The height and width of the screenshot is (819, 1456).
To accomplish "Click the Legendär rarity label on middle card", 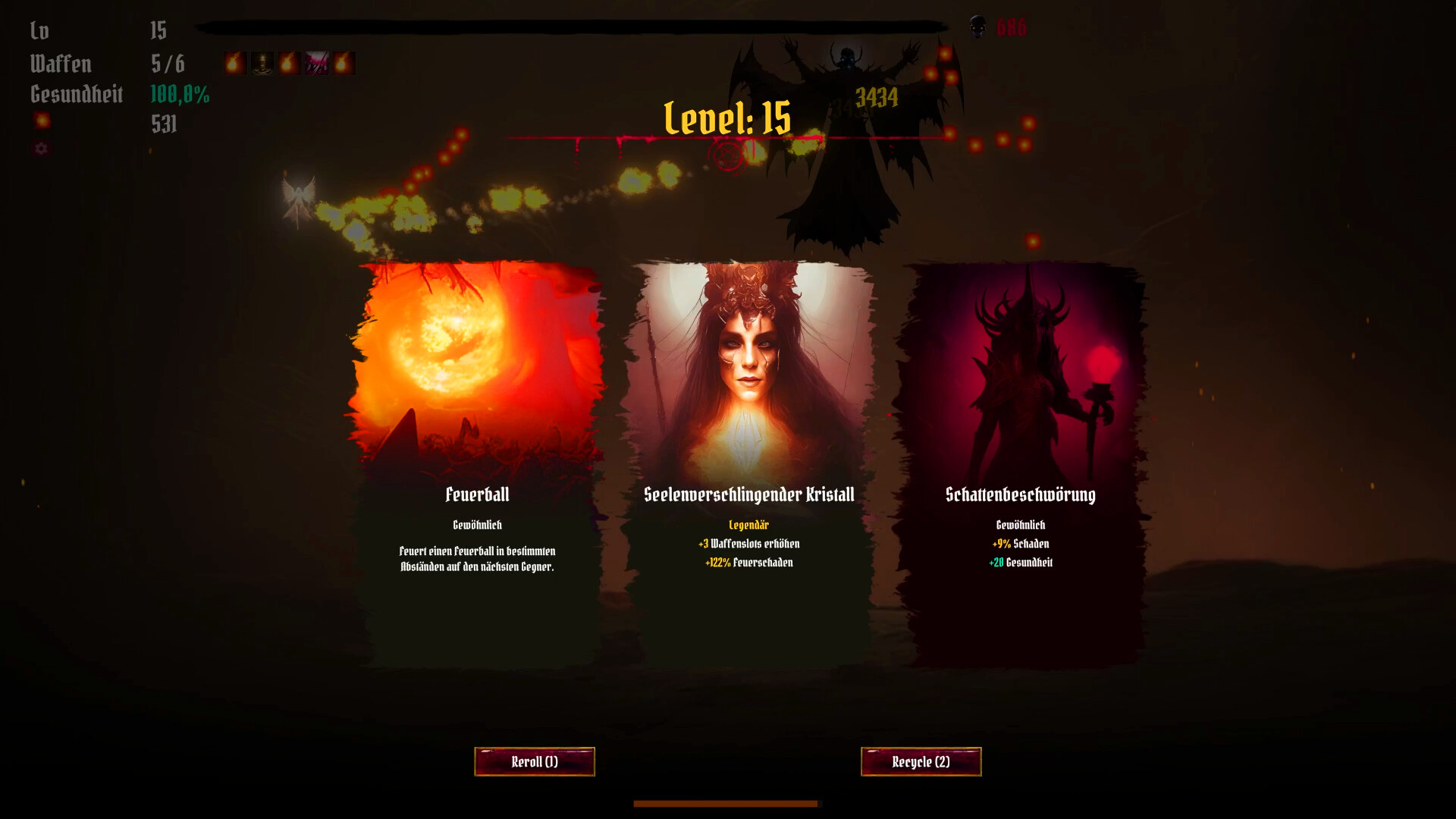I will 748,524.
